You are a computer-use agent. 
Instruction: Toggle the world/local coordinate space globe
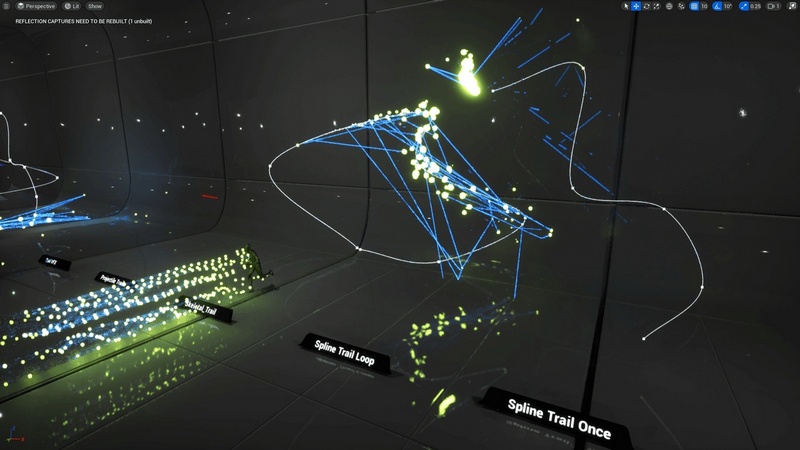pos(668,6)
